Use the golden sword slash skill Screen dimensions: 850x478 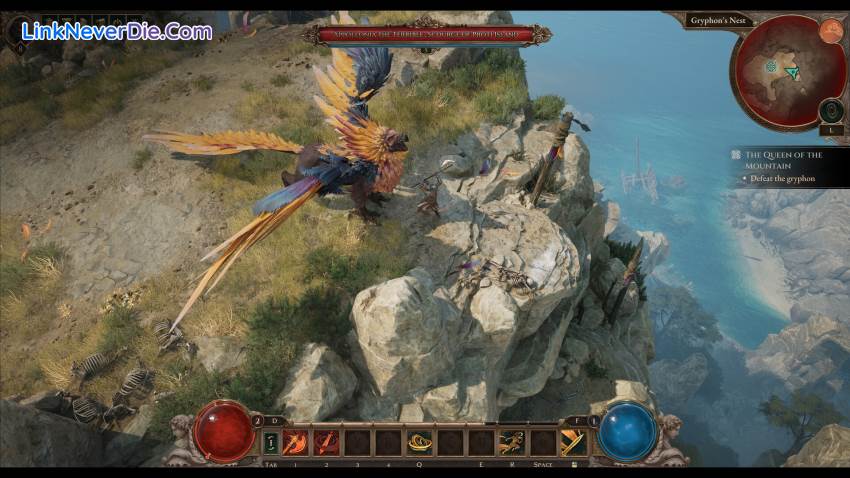pyautogui.click(x=573, y=441)
